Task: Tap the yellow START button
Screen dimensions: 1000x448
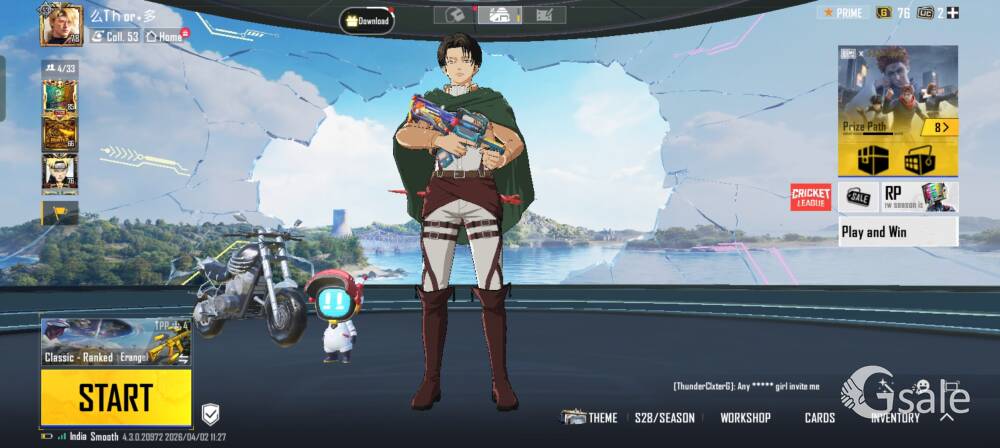Action: pyautogui.click(x=116, y=397)
